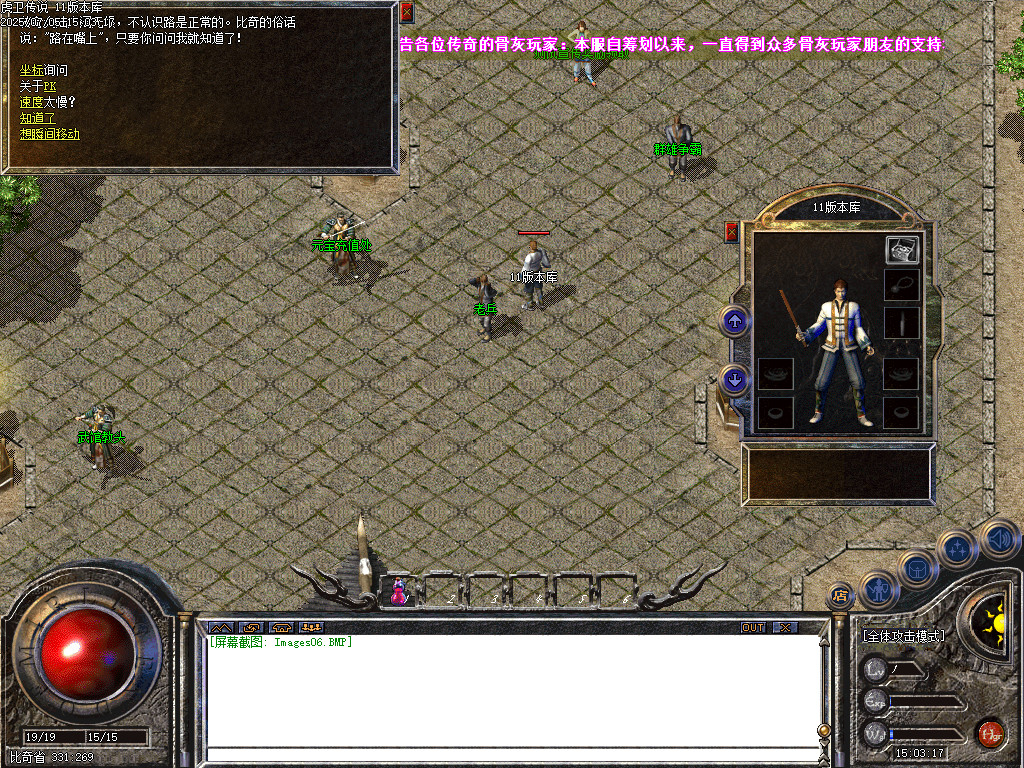Click the 全体攻击模式 attack mode label
Screen dimensions: 1024x768
pos(903,635)
